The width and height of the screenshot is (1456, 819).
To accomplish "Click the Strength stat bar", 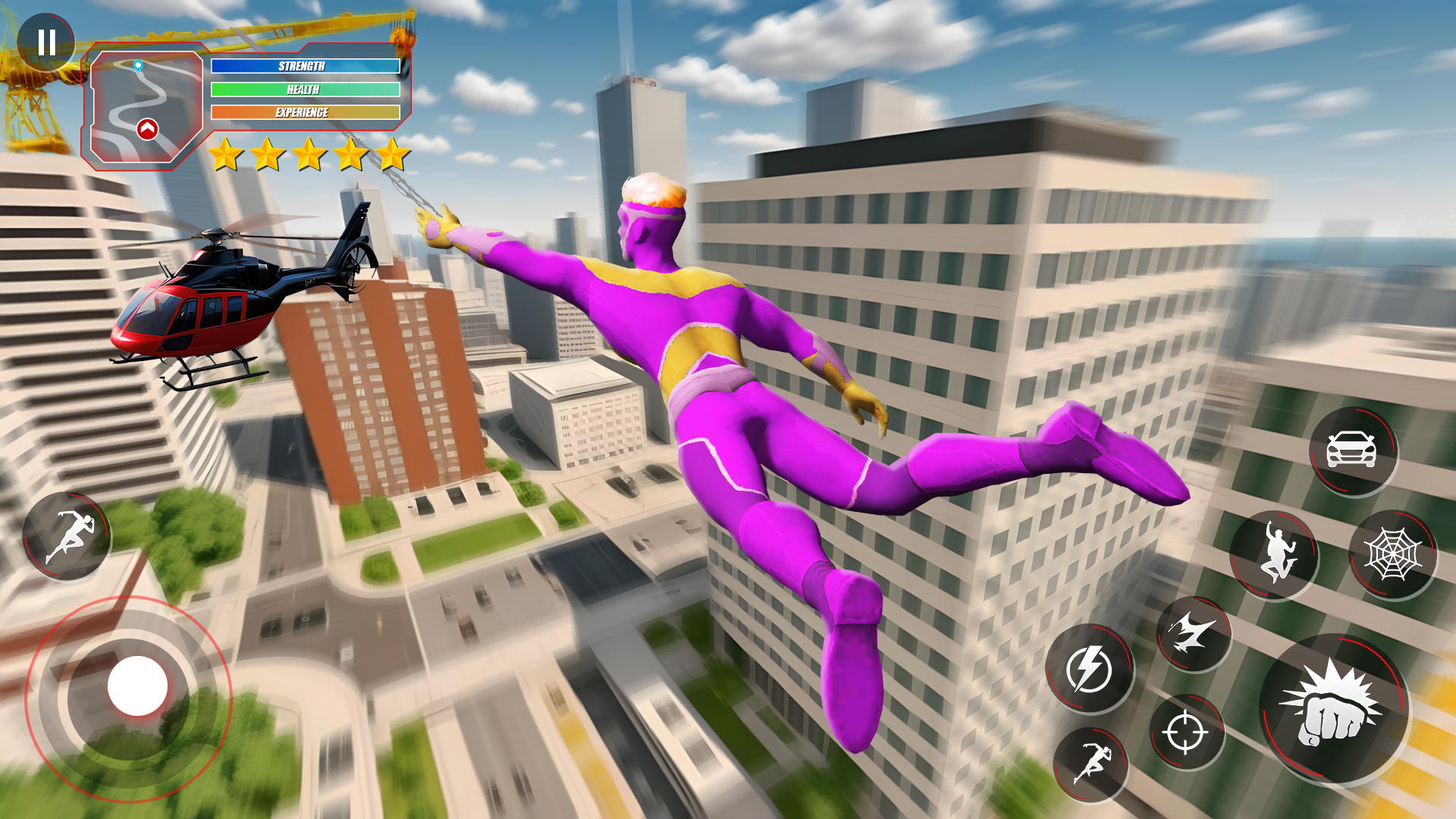I will click(303, 67).
